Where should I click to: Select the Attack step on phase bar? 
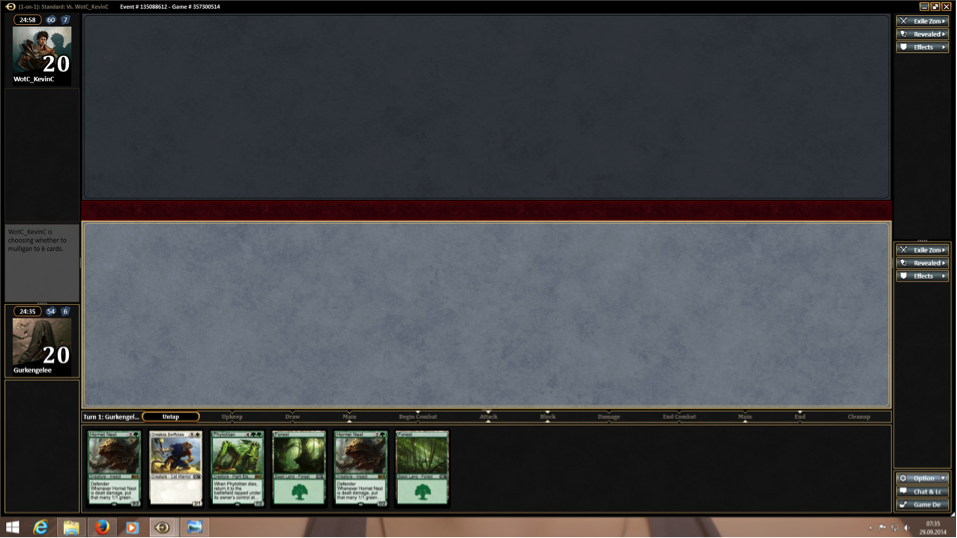[488, 417]
